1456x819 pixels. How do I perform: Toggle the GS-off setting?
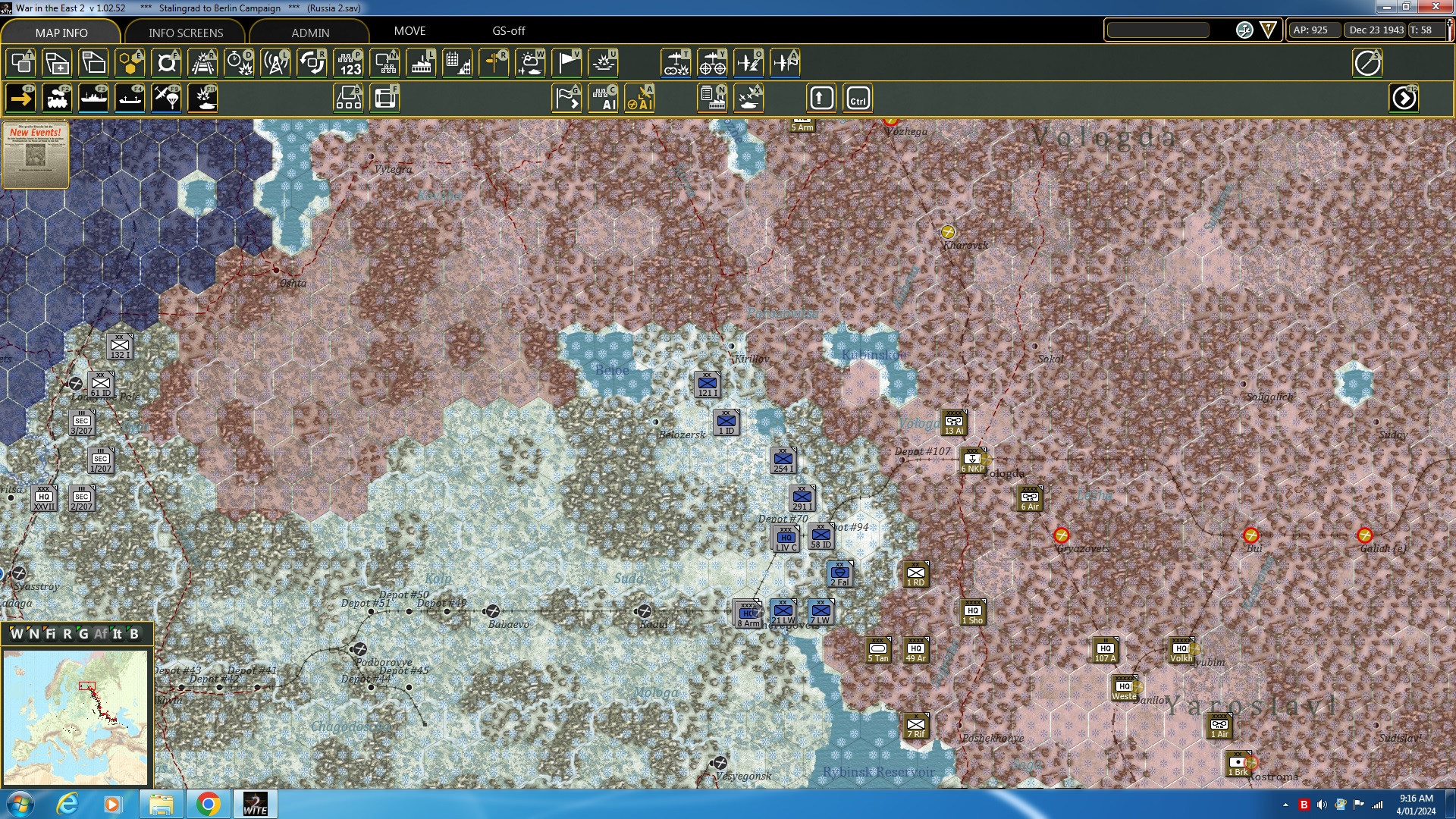[507, 31]
